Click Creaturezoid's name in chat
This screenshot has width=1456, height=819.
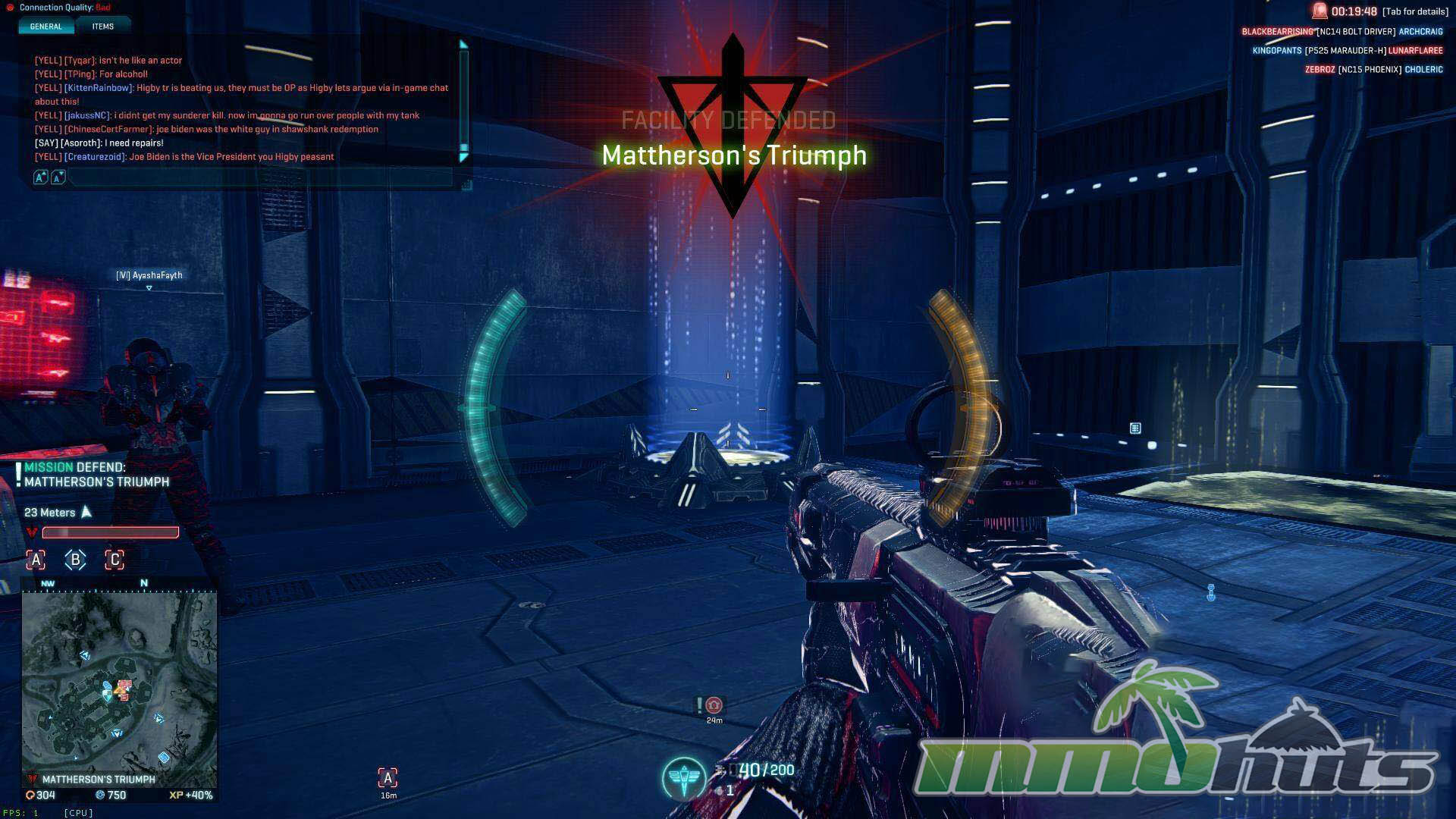coord(95,157)
